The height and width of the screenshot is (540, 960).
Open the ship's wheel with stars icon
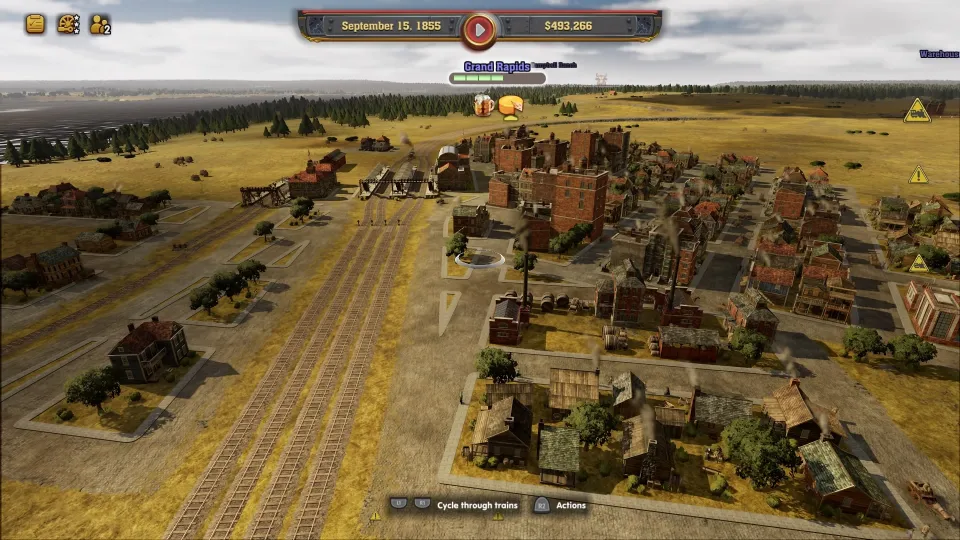point(68,24)
